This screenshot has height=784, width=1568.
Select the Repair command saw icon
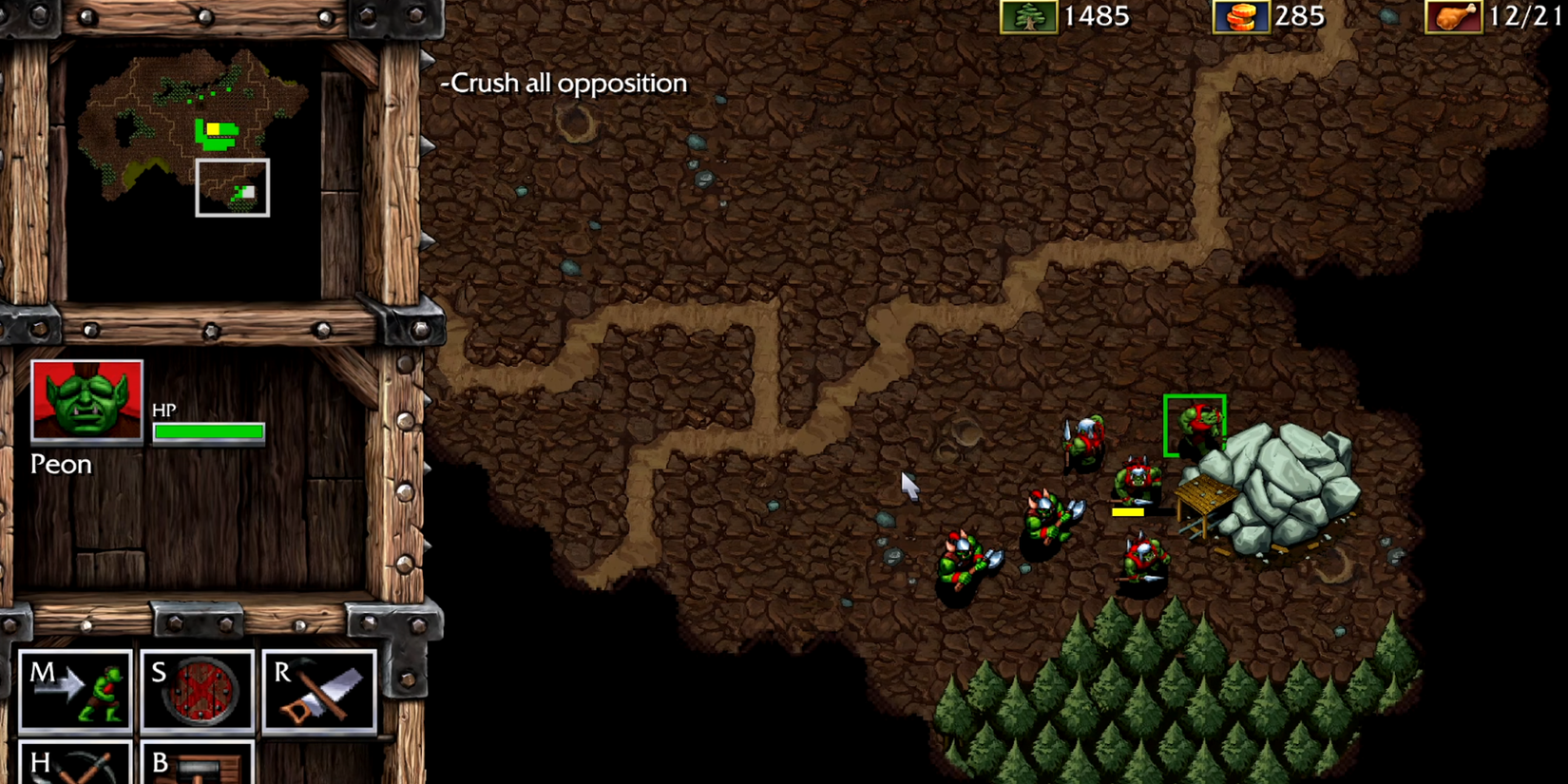coord(320,691)
